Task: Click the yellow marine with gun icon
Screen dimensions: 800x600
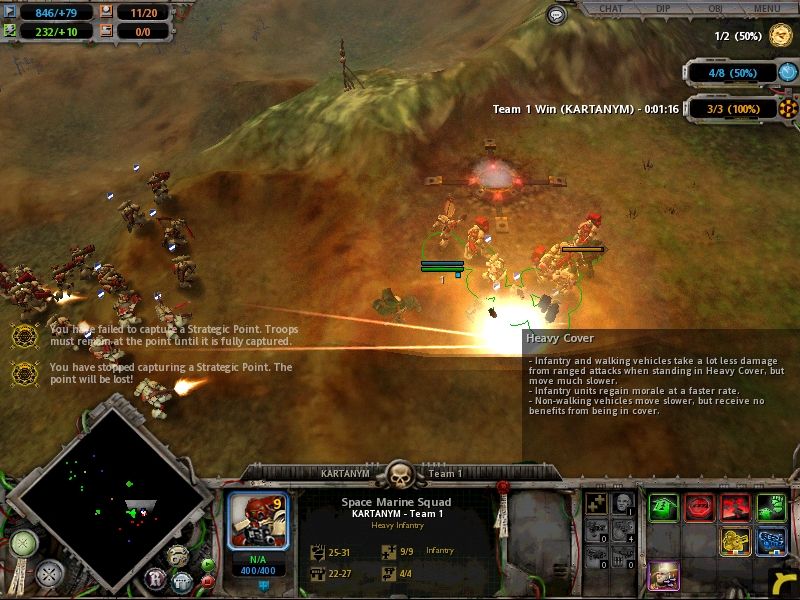Action: pos(735,542)
